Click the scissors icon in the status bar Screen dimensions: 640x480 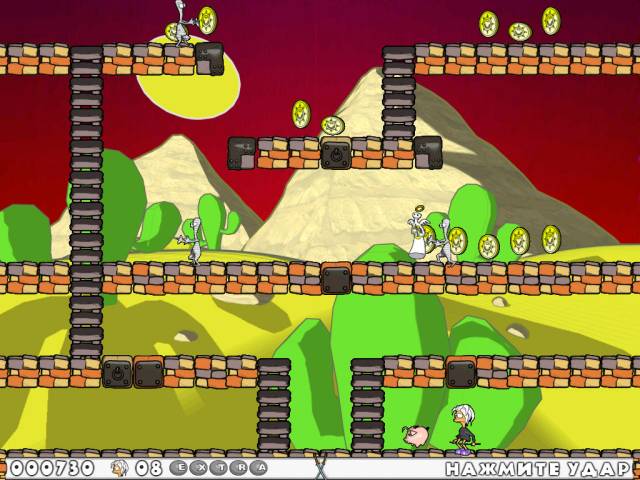pos(320,467)
